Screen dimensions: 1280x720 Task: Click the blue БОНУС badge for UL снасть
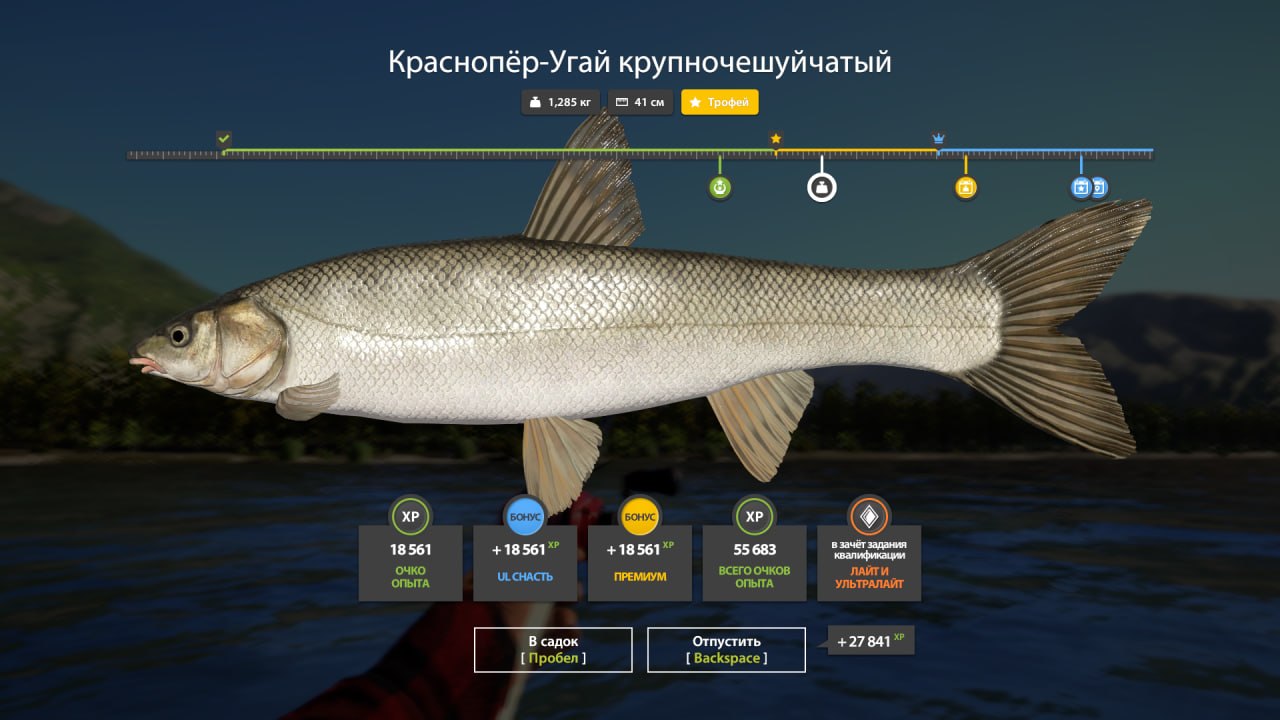(525, 516)
